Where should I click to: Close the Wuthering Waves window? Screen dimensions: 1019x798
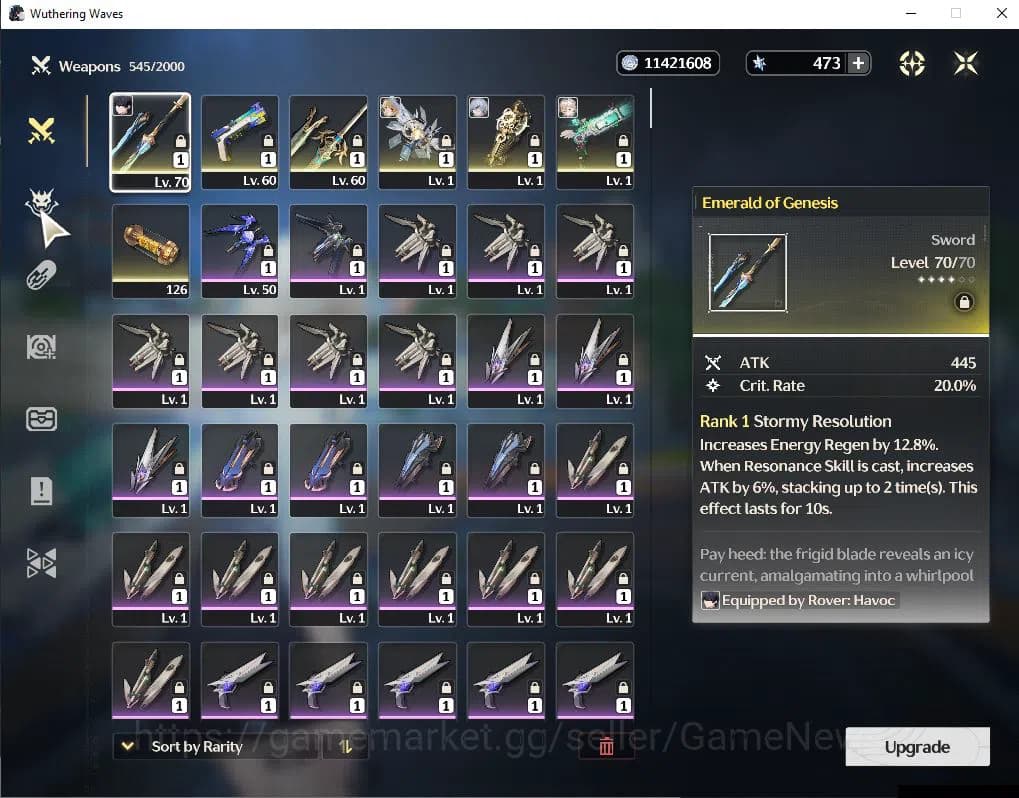tap(1001, 14)
